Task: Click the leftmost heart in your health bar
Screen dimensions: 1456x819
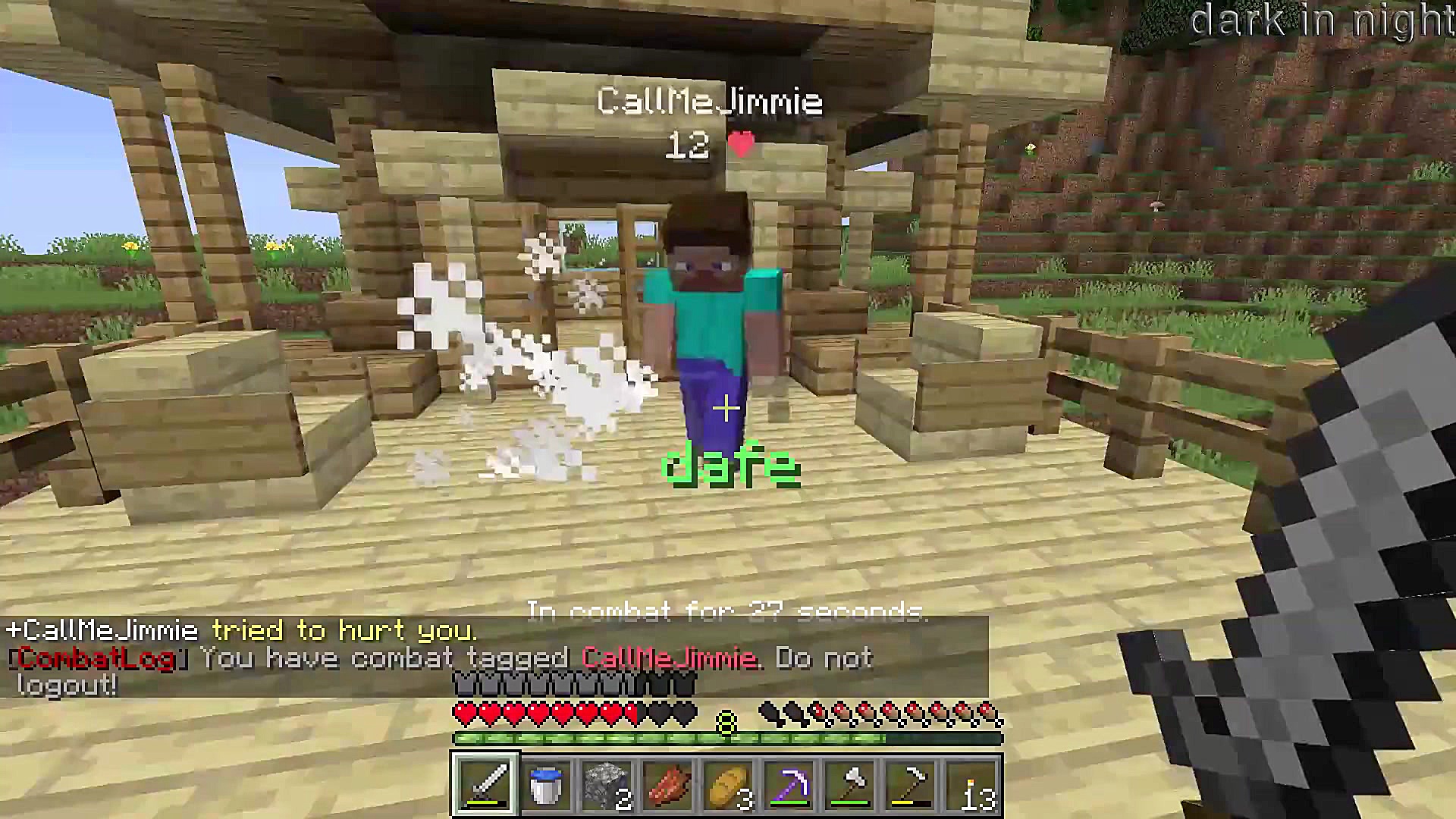Action: click(464, 713)
